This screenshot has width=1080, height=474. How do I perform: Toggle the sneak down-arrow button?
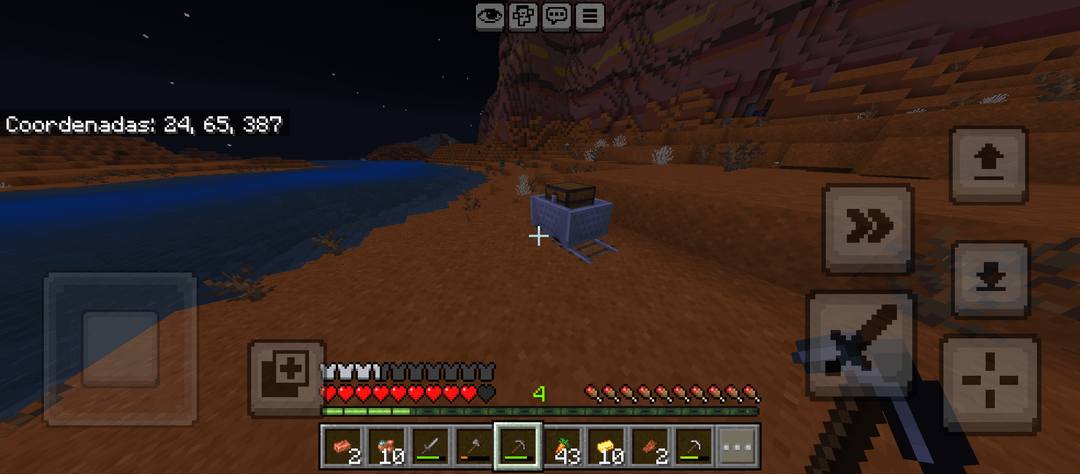[989, 280]
